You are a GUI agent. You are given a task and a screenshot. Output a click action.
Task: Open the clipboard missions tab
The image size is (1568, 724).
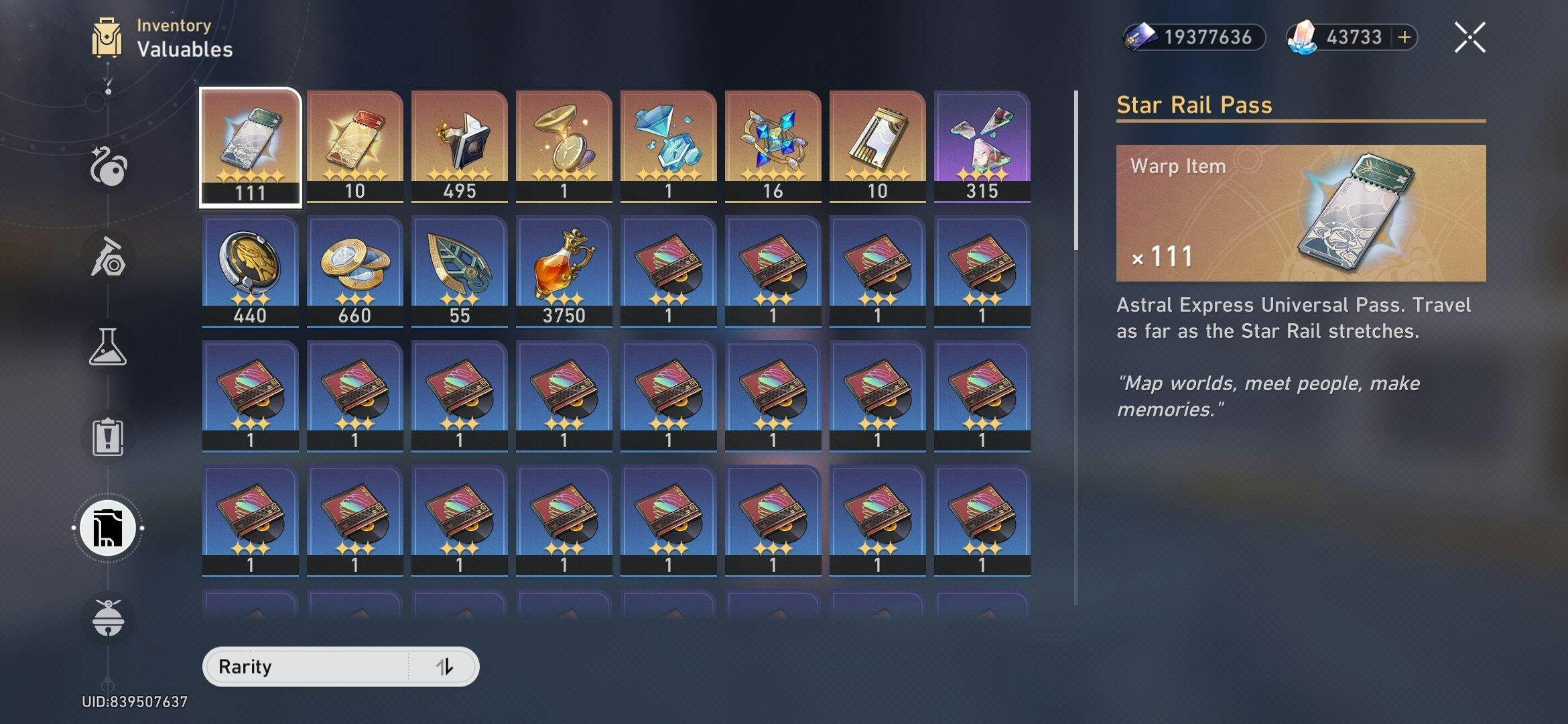pos(108,437)
